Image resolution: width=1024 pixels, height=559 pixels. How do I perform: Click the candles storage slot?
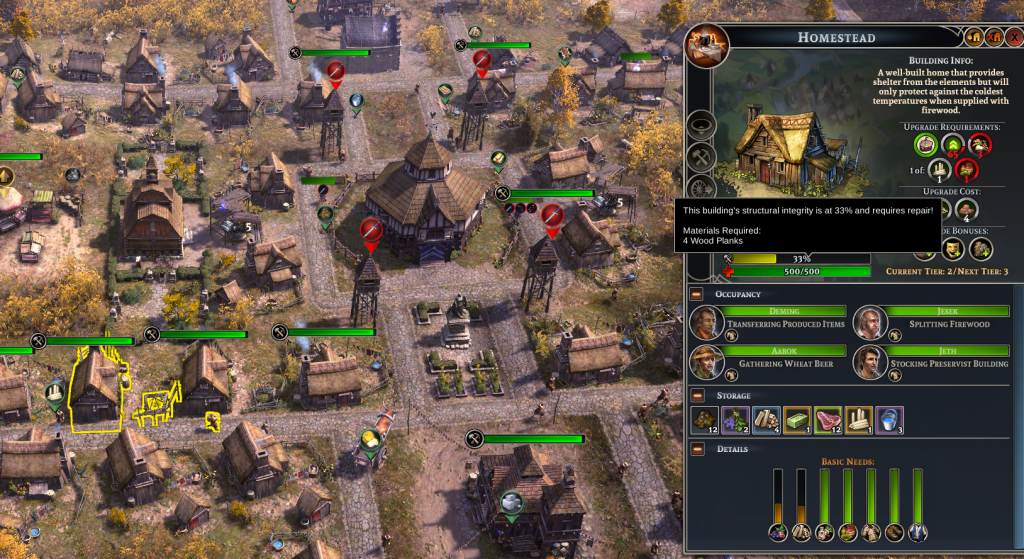click(859, 421)
